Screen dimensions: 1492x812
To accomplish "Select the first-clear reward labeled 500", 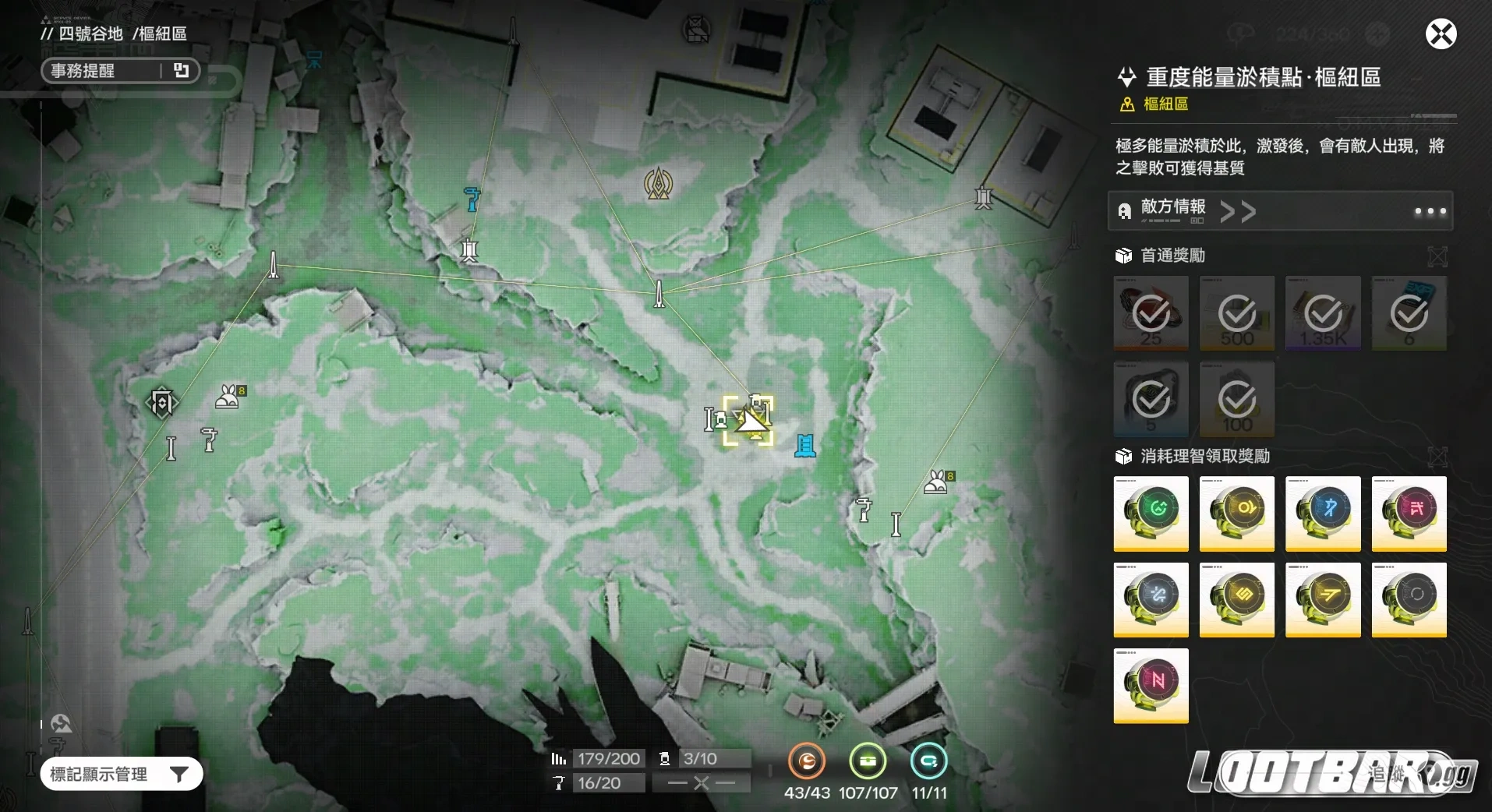I will (1236, 313).
